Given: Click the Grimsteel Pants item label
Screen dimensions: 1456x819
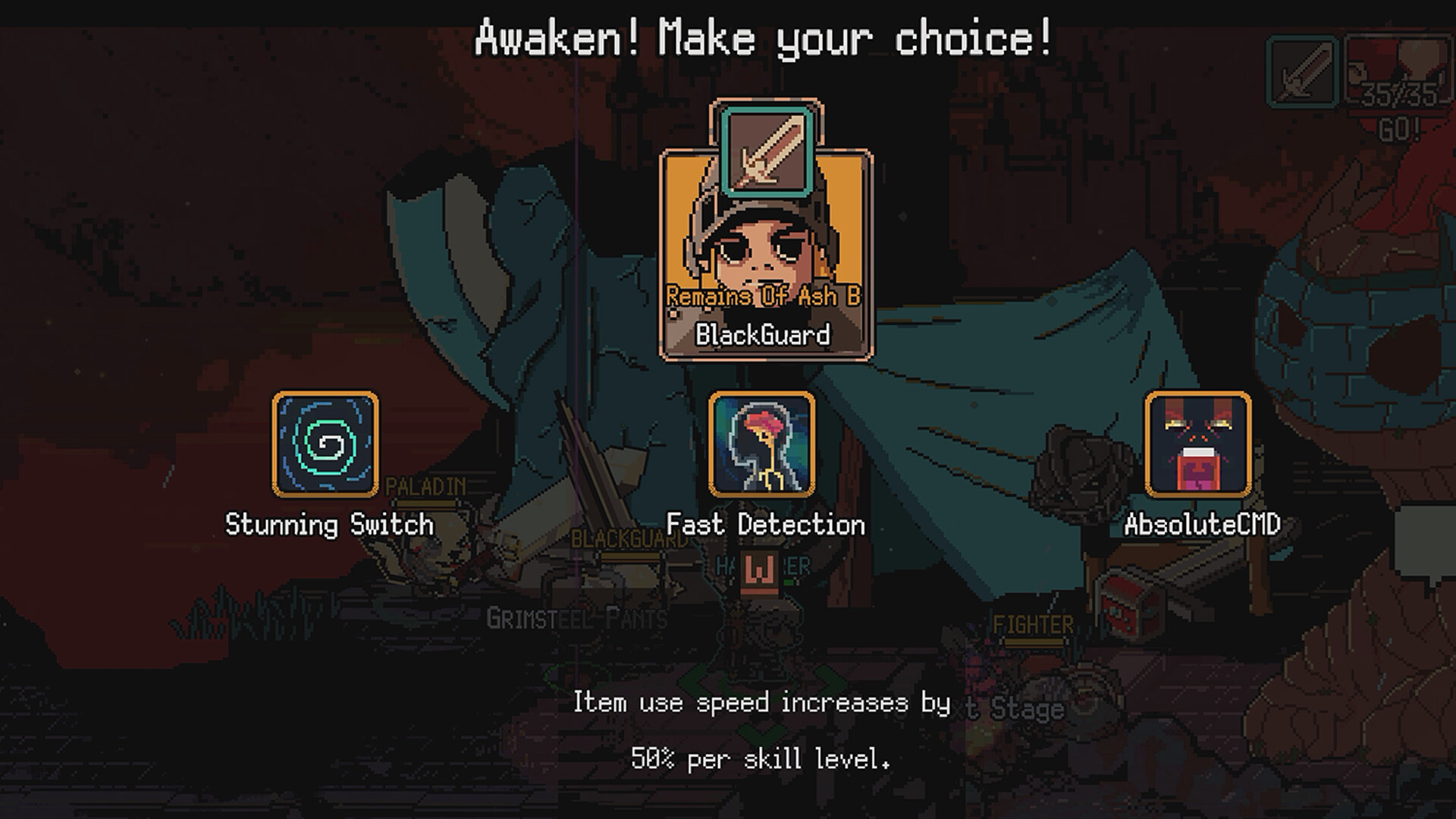Looking at the screenshot, I should (x=576, y=620).
